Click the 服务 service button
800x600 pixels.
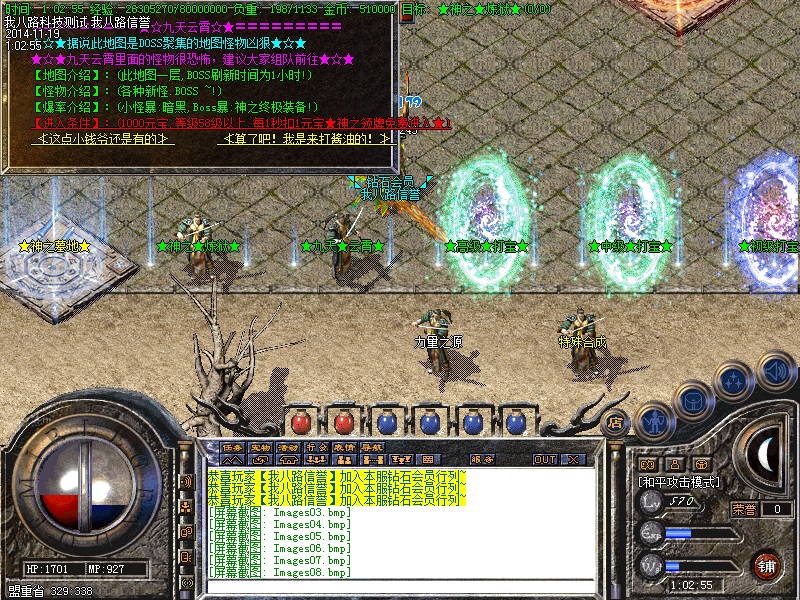point(482,459)
